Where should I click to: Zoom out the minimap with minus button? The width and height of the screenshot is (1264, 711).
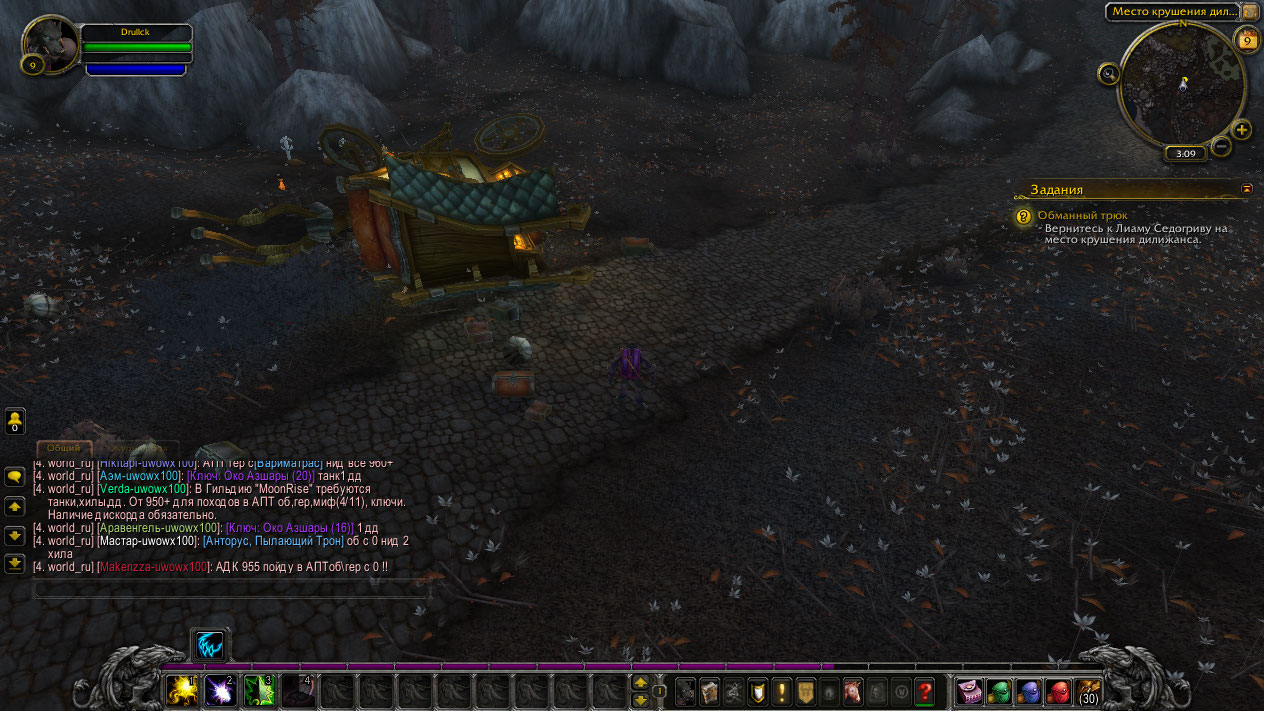click(x=1221, y=147)
